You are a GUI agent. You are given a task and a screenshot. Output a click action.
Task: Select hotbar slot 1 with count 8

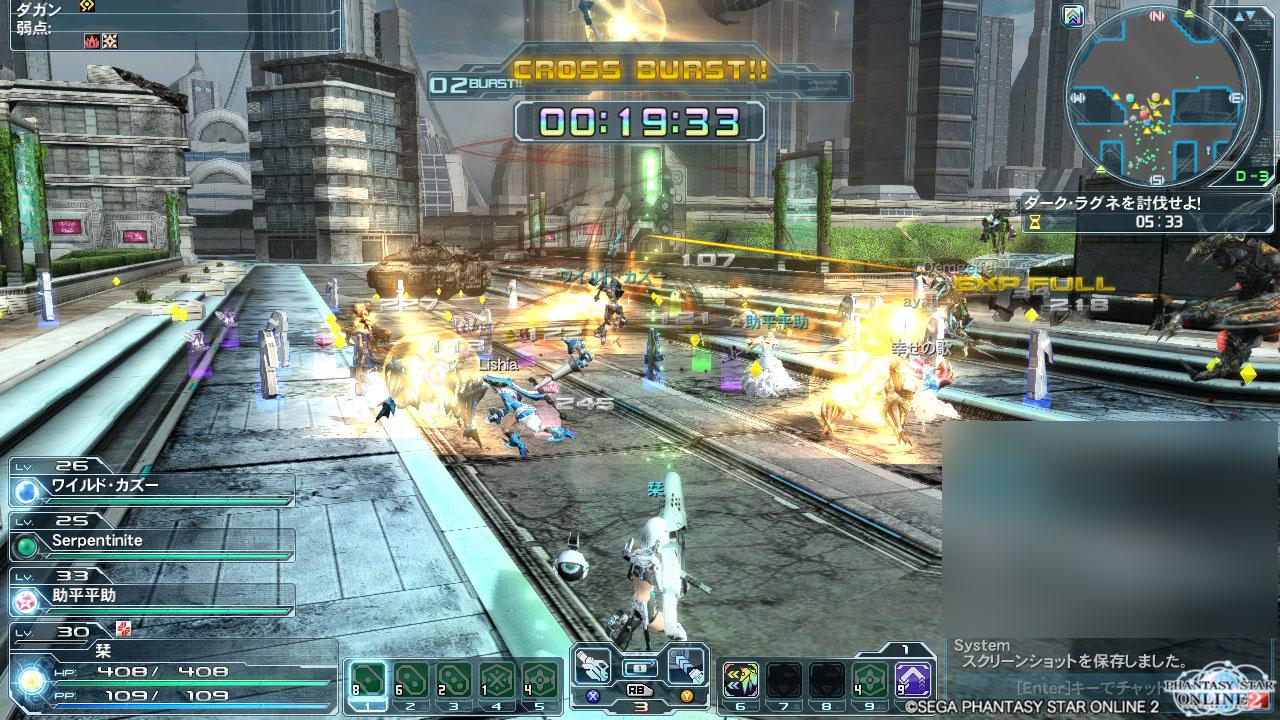(367, 681)
